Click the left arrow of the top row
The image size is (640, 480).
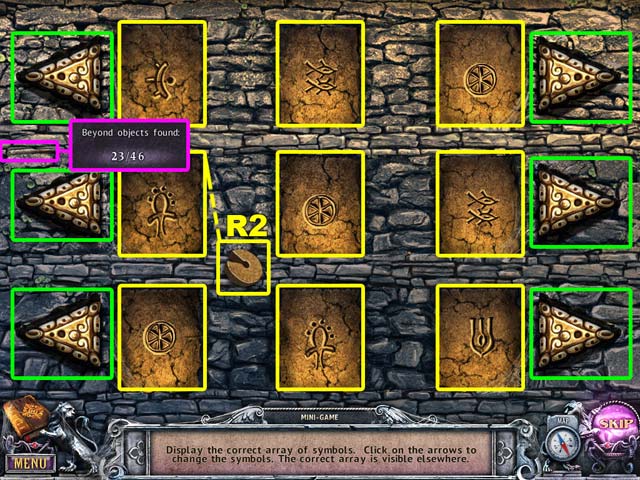tap(62, 78)
